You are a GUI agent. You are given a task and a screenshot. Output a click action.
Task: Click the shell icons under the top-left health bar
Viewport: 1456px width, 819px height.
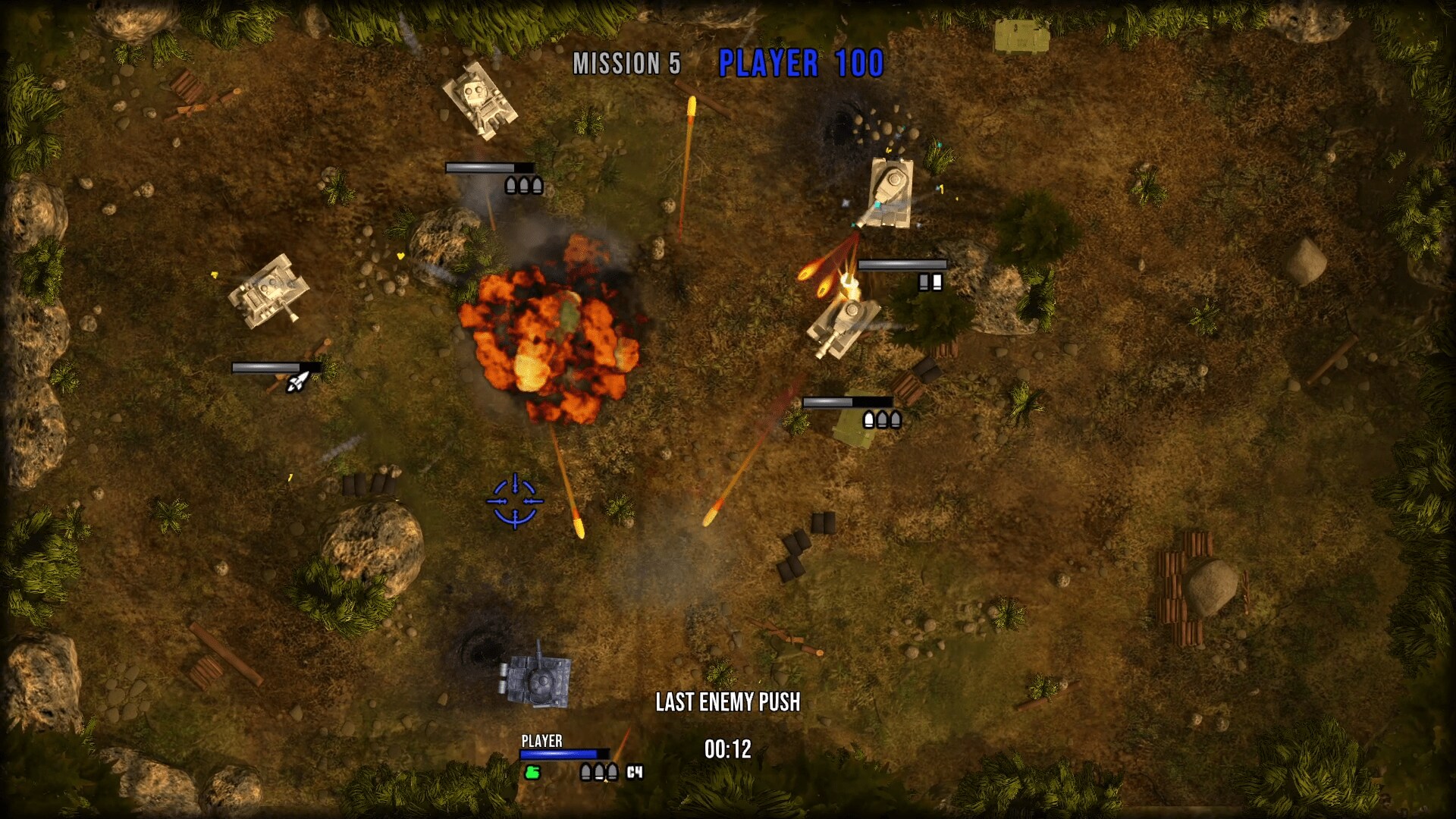(x=522, y=184)
